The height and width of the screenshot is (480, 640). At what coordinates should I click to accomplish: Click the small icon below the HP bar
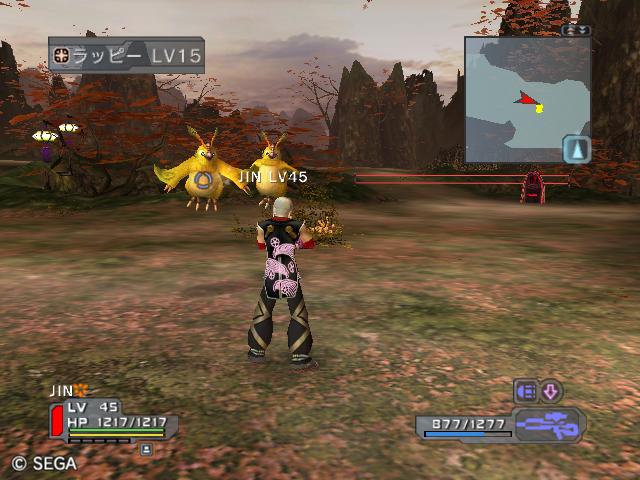(x=146, y=450)
